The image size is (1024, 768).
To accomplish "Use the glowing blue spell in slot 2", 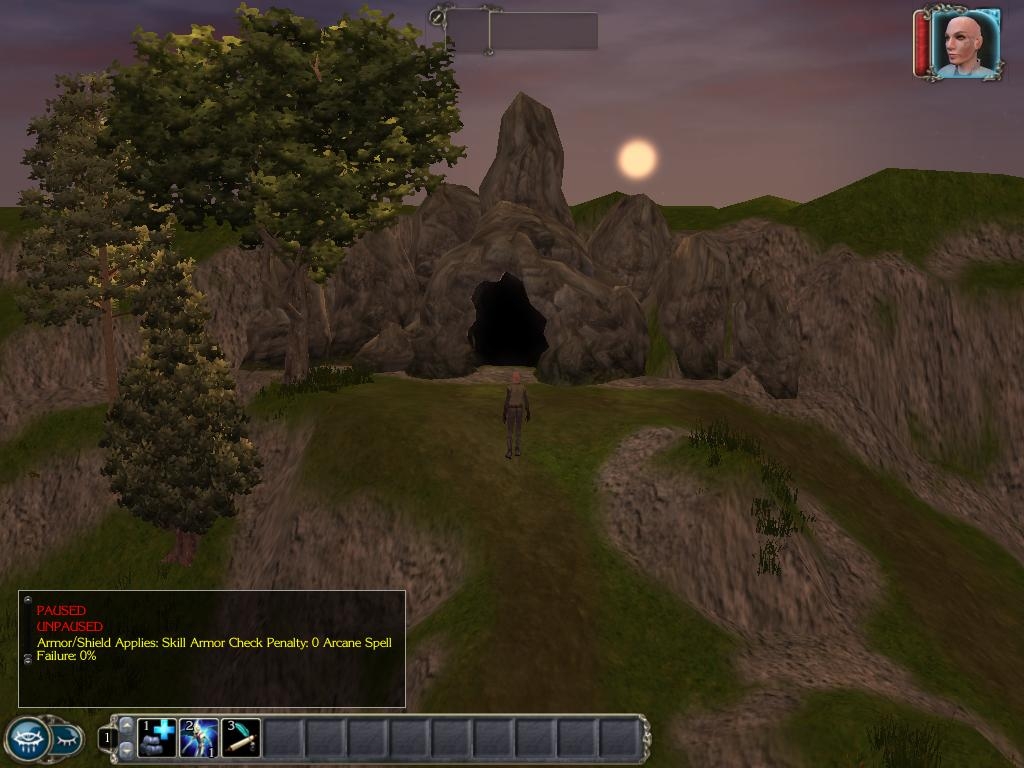I will pyautogui.click(x=199, y=738).
